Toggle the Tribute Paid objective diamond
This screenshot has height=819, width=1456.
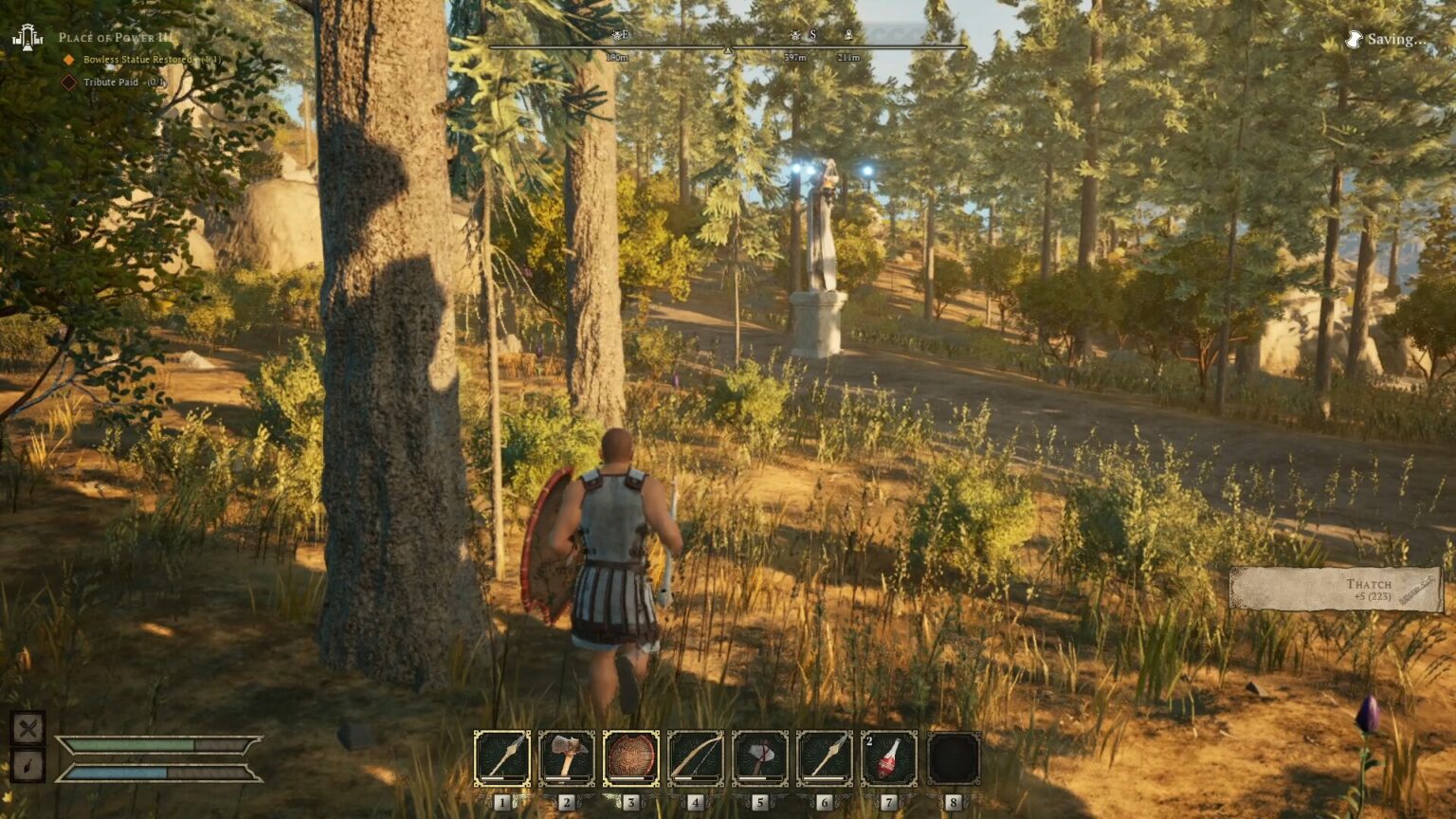click(x=67, y=82)
